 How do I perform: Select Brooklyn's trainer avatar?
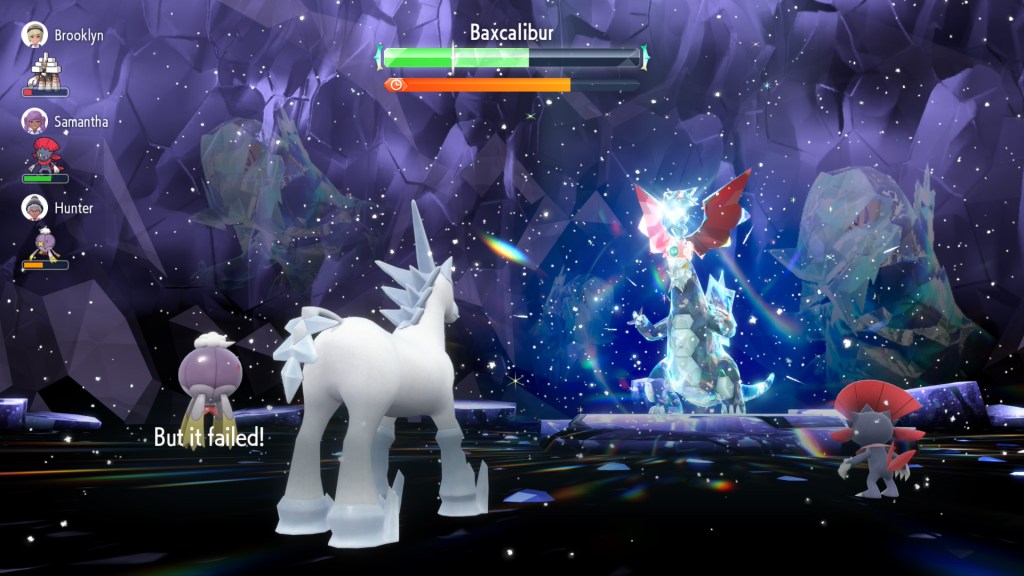click(x=36, y=34)
